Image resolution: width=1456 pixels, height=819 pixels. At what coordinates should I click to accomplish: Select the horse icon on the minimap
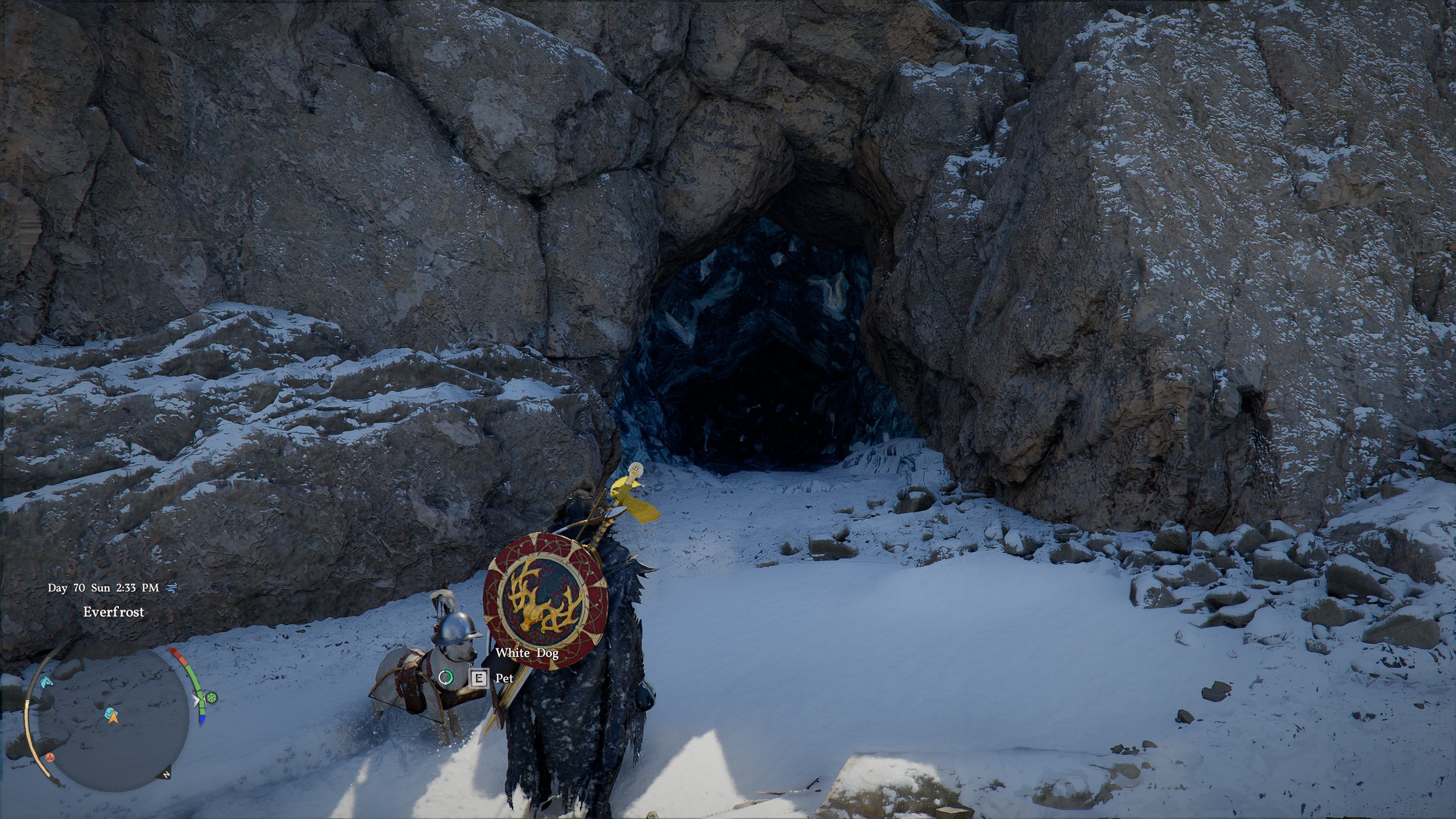46,682
